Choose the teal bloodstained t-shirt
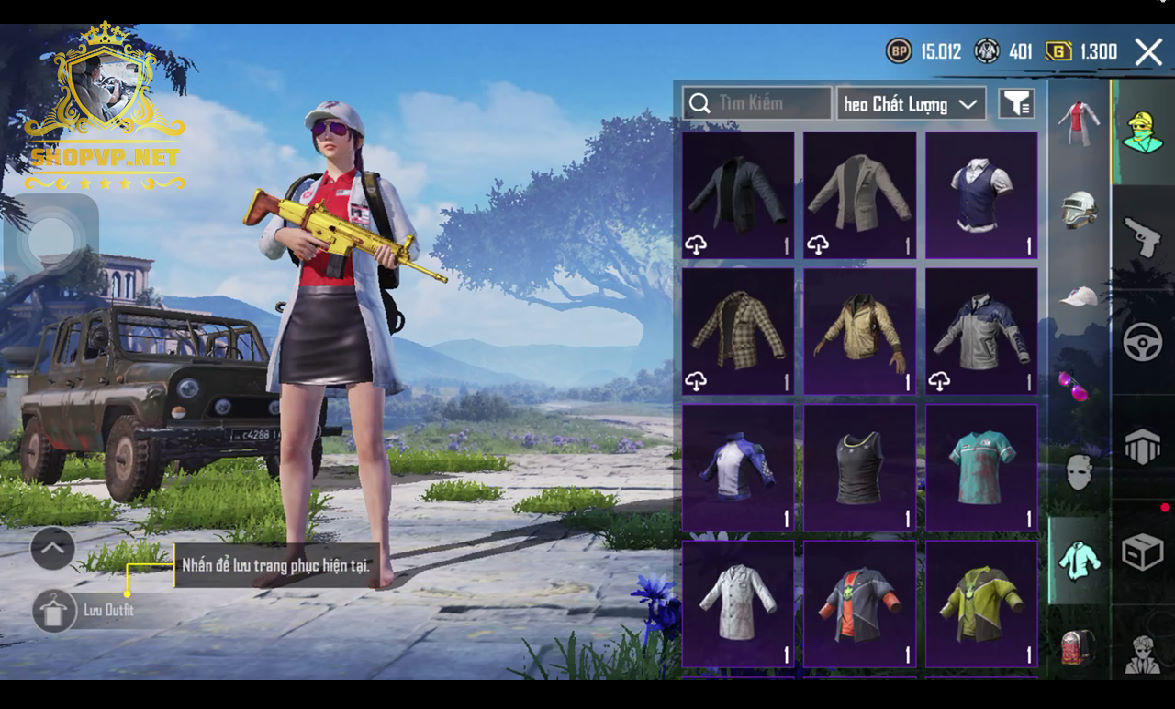The image size is (1175, 709). tap(981, 467)
